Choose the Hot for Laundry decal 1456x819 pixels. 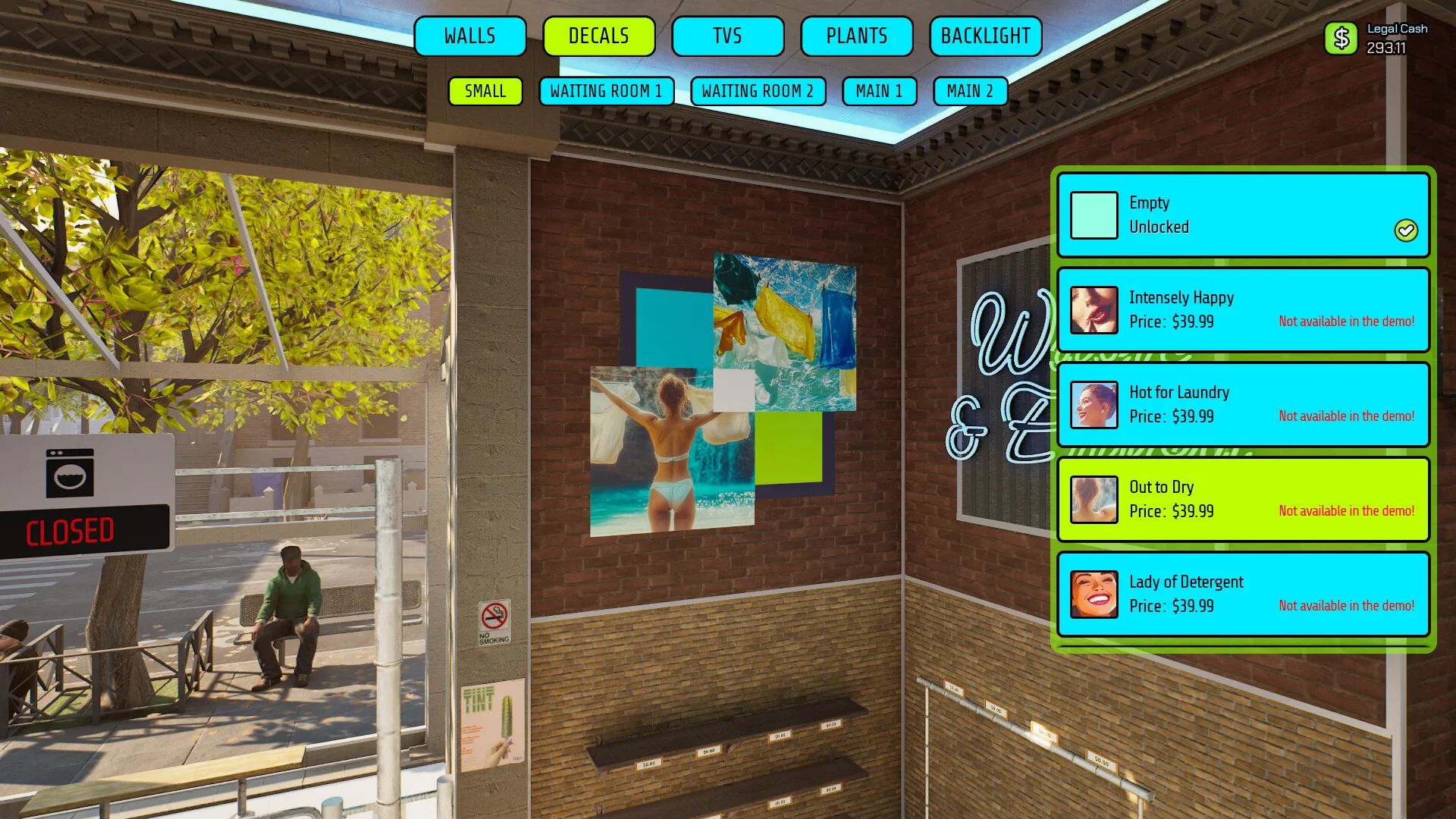pos(1243,405)
